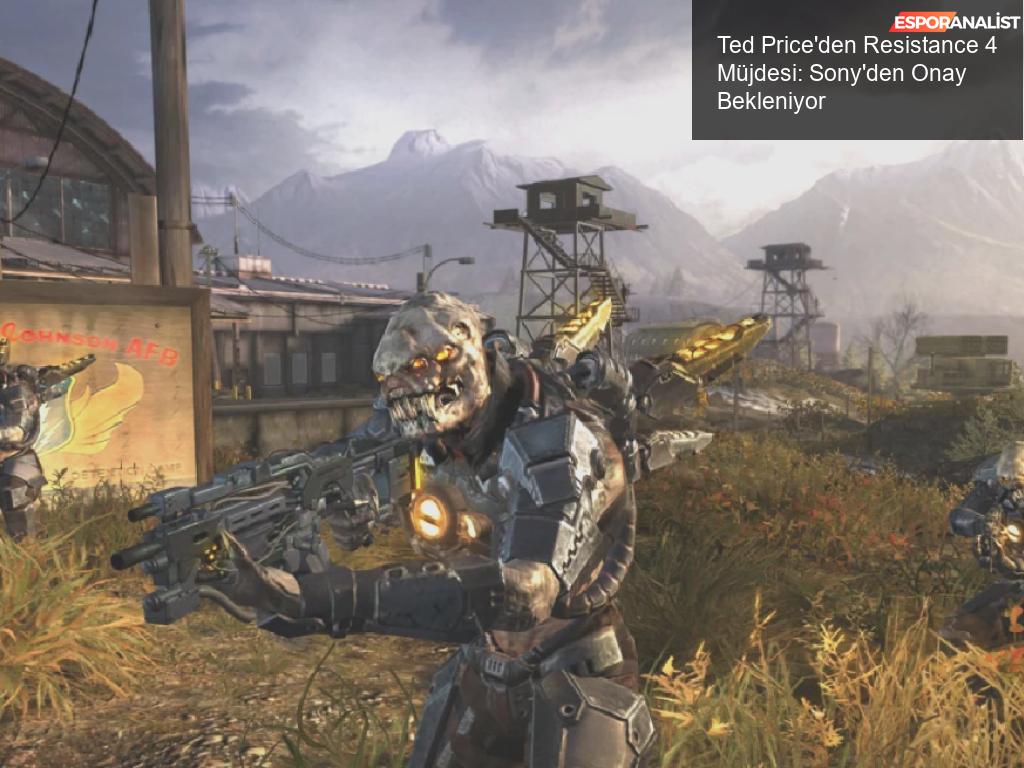1024x768 pixels.
Task: Open the Ted Price Resistance 4 headline
Action: tap(856, 73)
